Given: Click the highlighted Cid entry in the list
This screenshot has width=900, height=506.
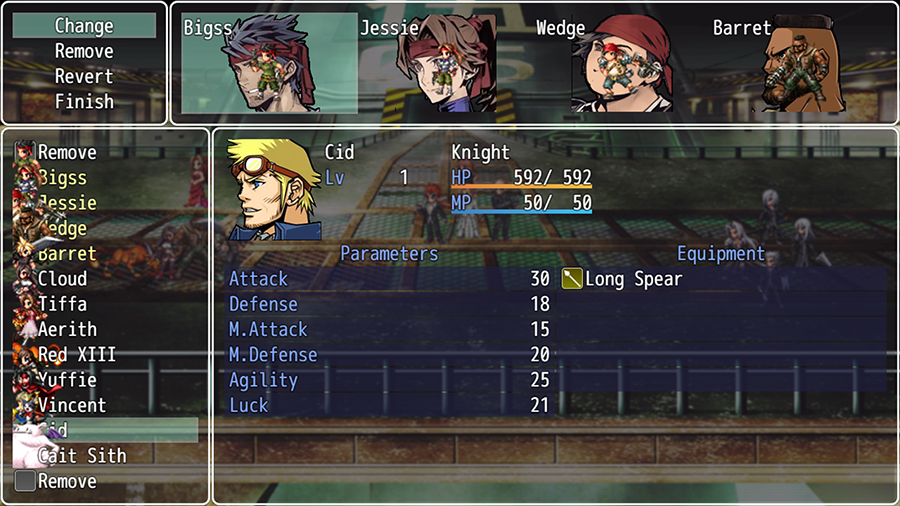Looking at the screenshot, I should (x=105, y=430).
